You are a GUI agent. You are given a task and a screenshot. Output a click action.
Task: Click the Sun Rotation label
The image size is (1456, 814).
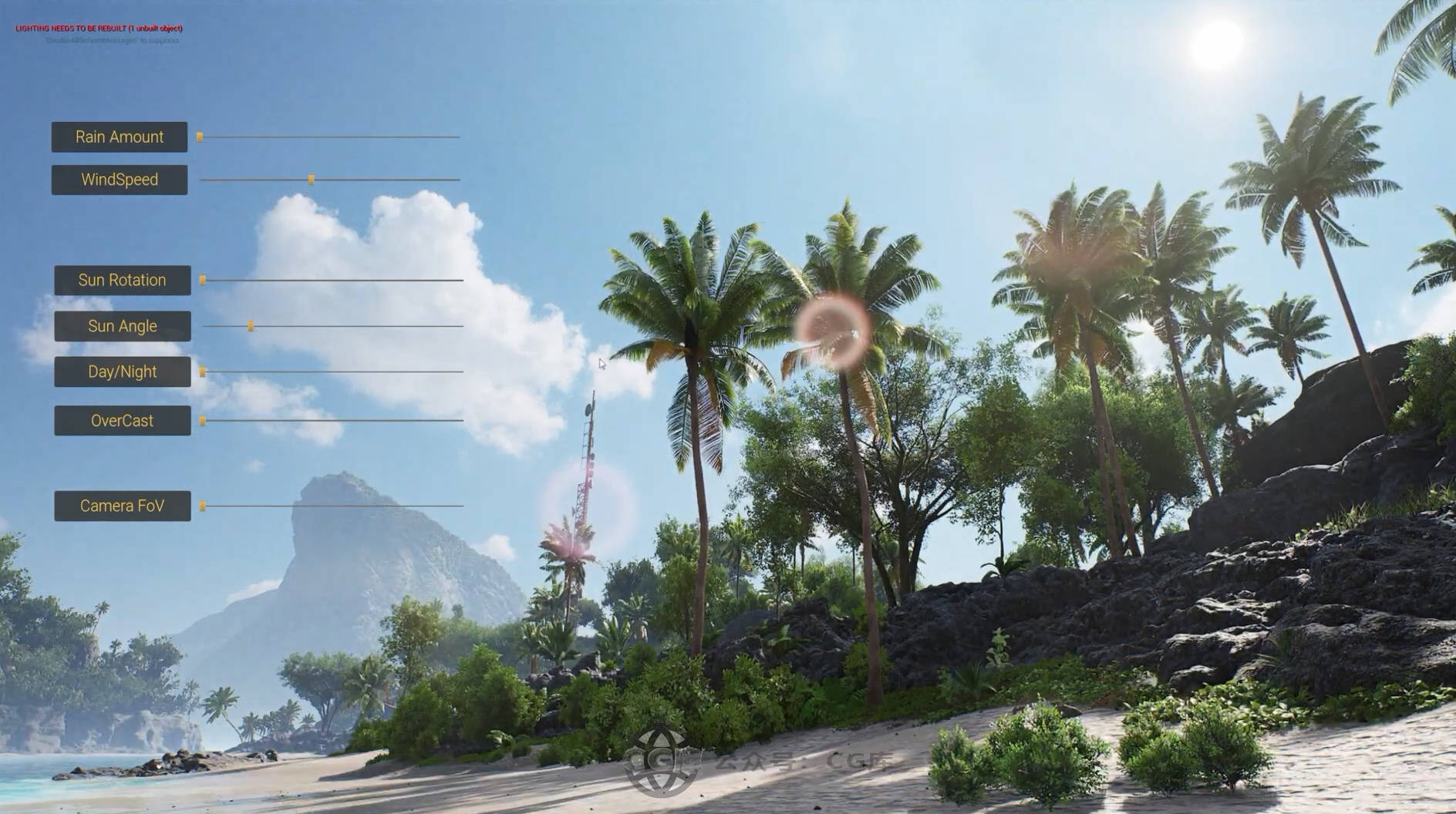[122, 281]
